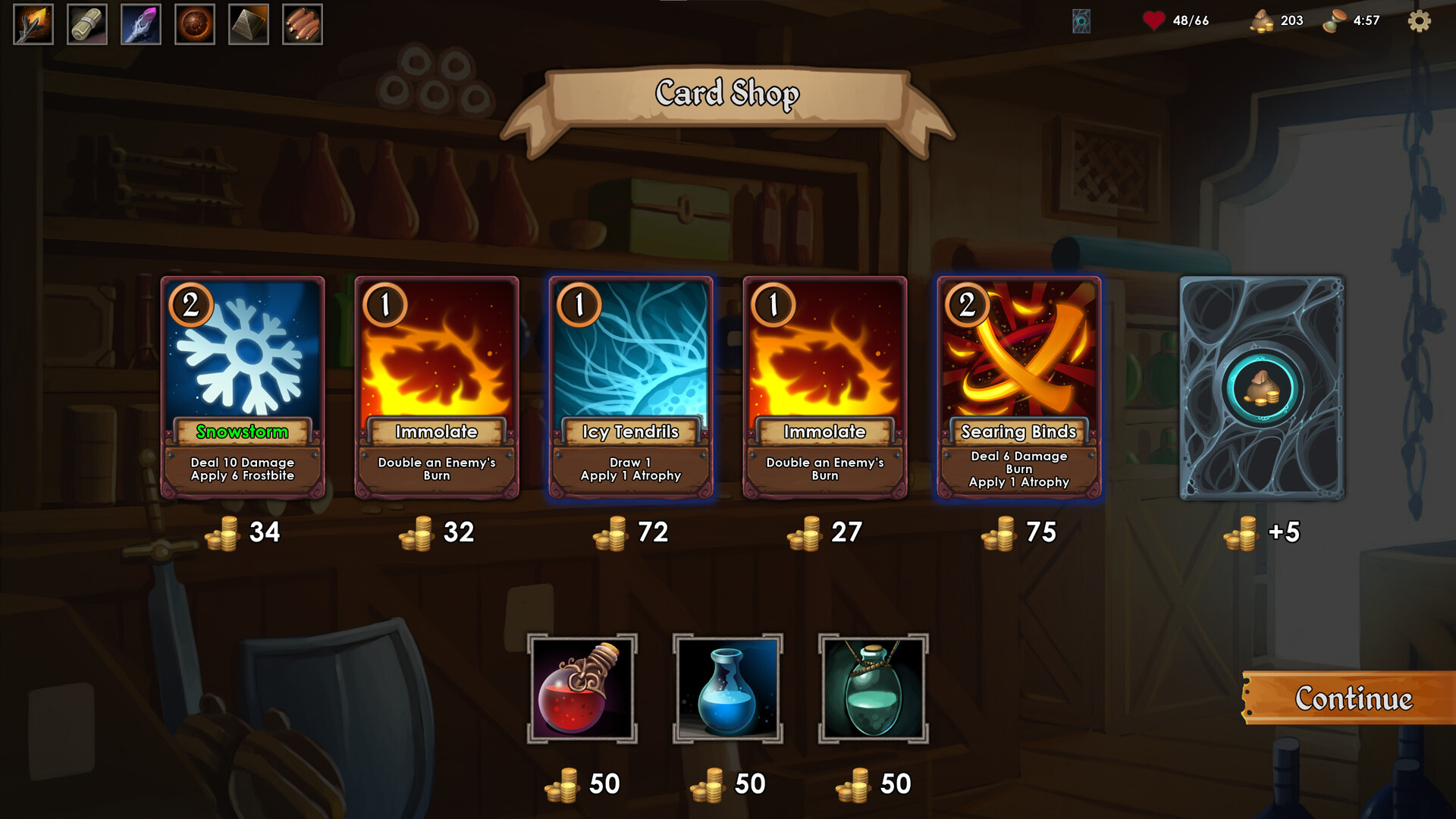Select the pyramid relic icon
1456x819 pixels.
click(248, 25)
